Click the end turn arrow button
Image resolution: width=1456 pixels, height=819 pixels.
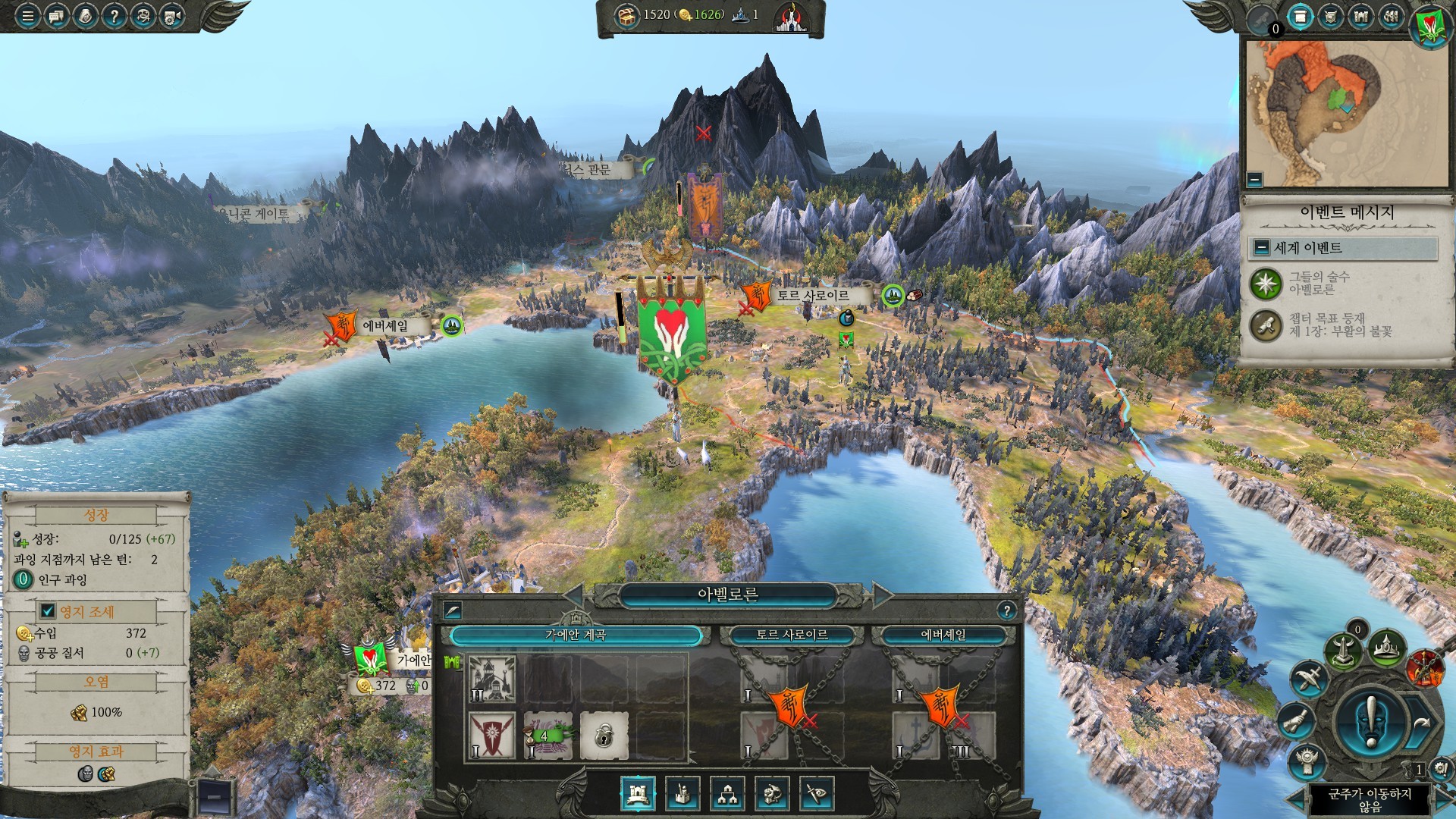pos(1420,723)
